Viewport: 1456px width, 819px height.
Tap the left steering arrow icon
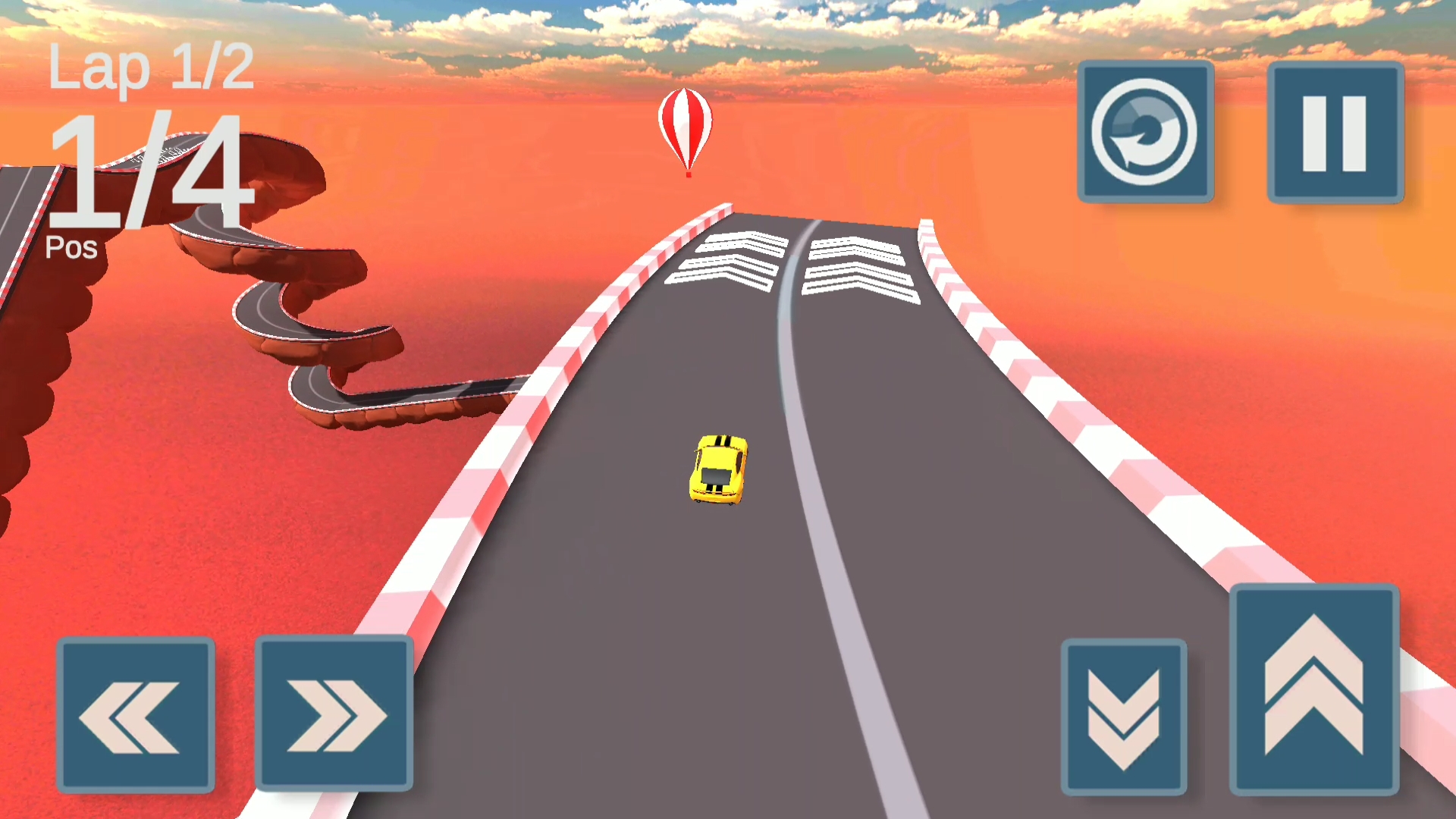pyautogui.click(x=135, y=717)
